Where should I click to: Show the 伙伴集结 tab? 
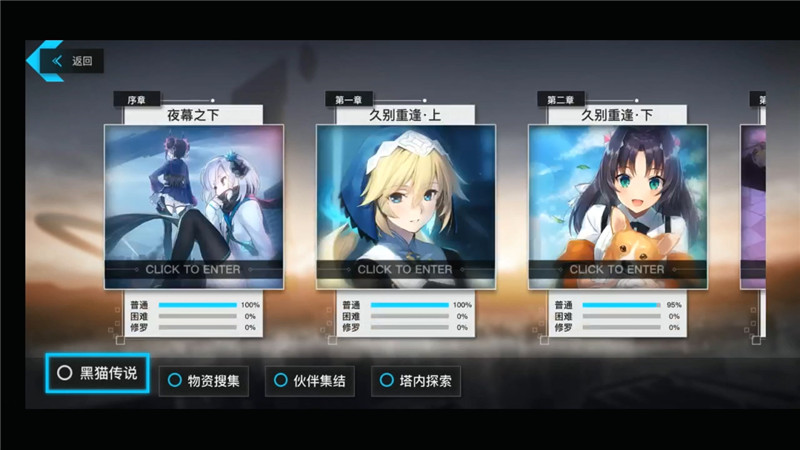point(311,380)
